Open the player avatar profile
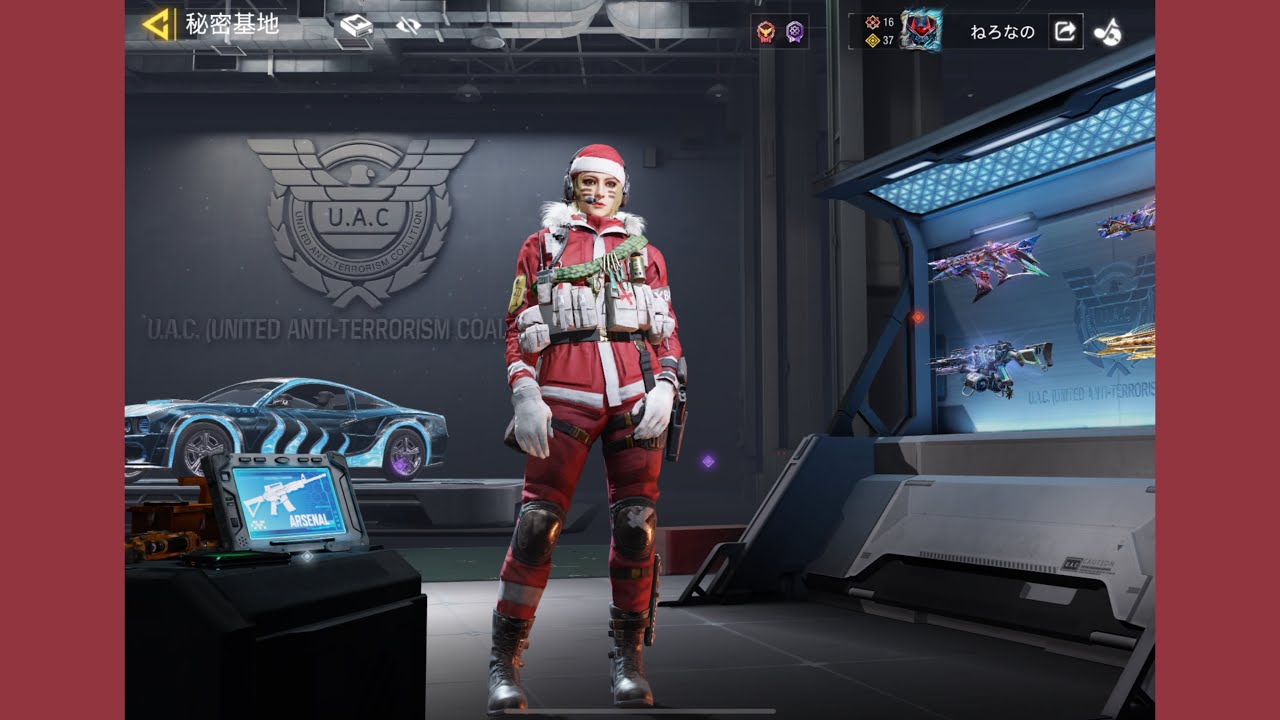Image resolution: width=1280 pixels, height=720 pixels. pos(920,31)
